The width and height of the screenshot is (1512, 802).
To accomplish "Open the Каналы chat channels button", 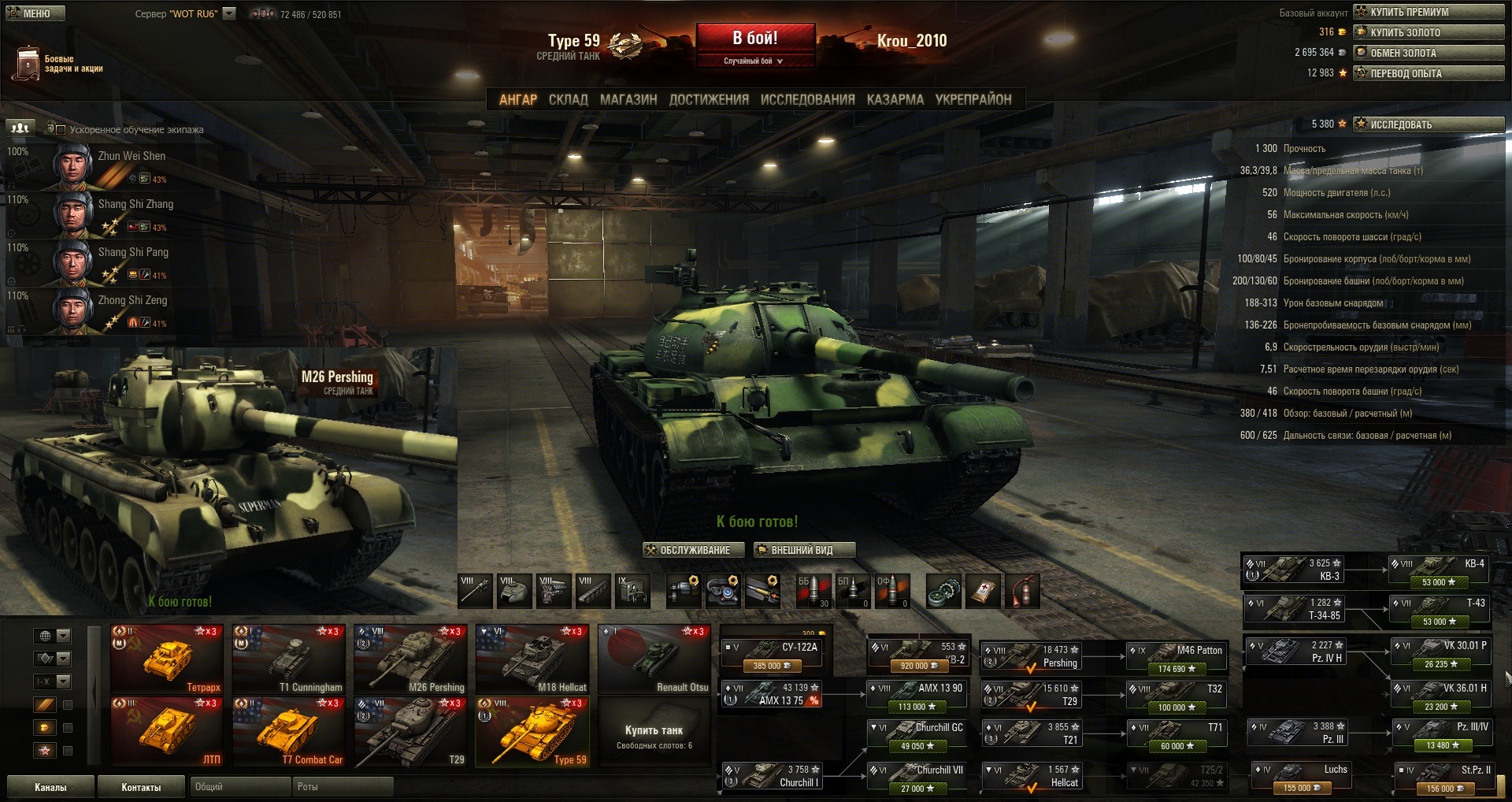I will [x=50, y=787].
